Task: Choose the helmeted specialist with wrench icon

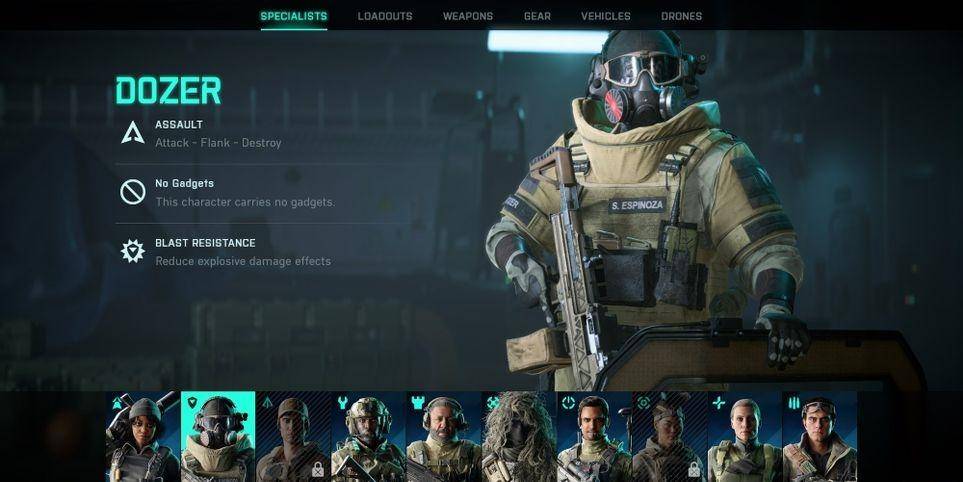Action: [x=368, y=436]
